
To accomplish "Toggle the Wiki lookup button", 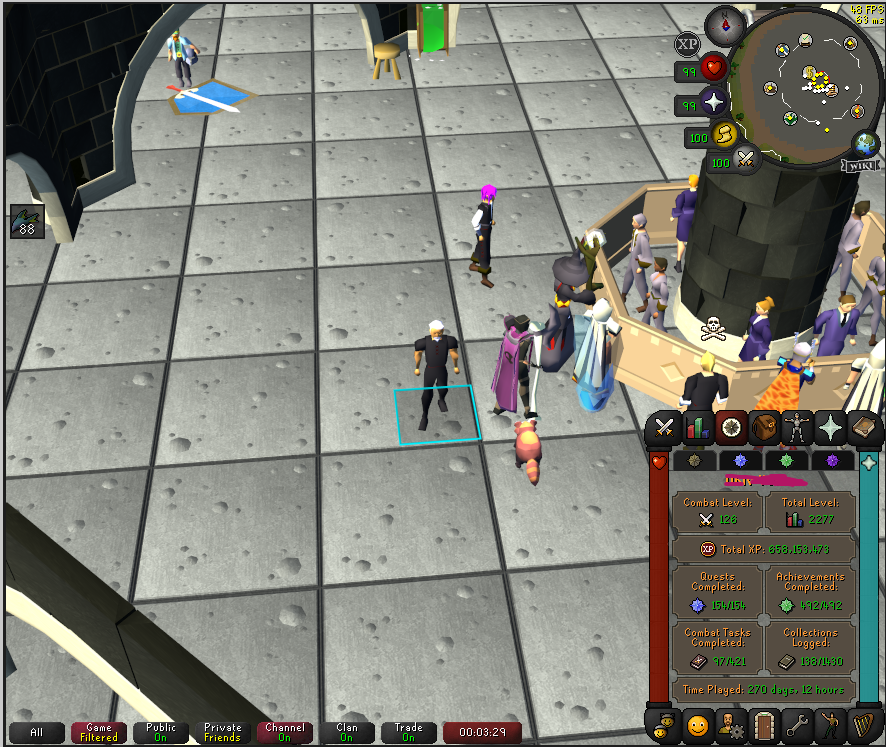I will coord(862,164).
